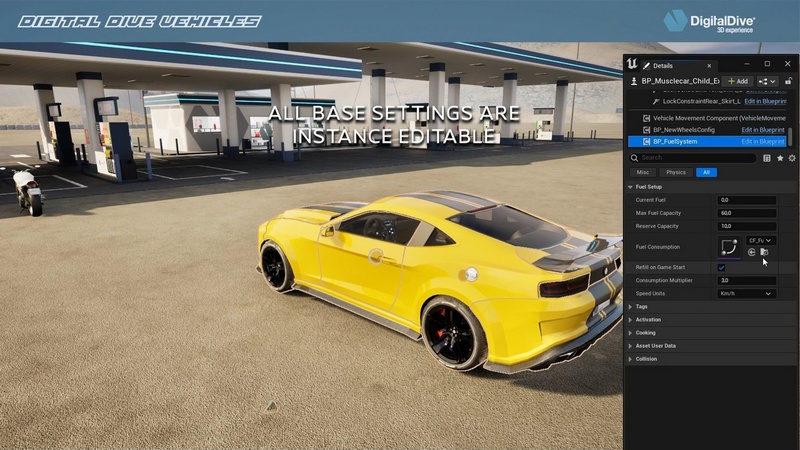The width and height of the screenshot is (800, 450).
Task: Select the BP_NewWheelsConfig component
Action: (683, 129)
